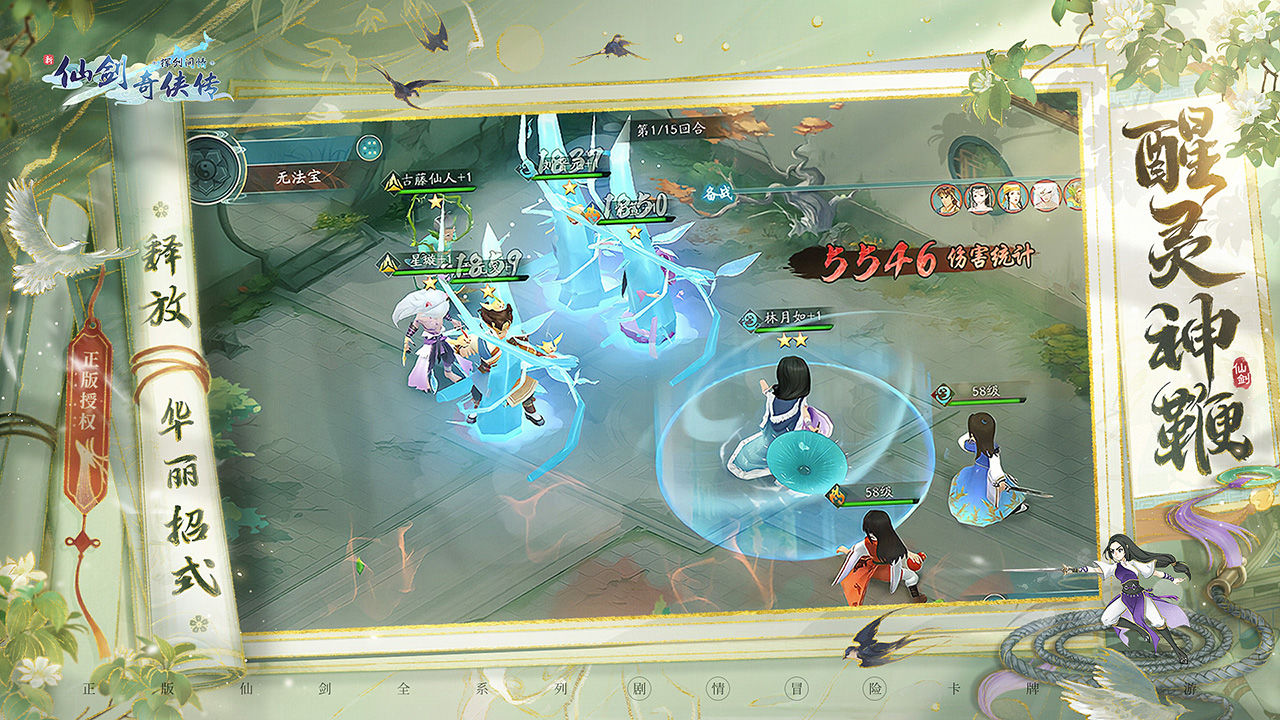This screenshot has height=720, width=1280.
Task: Select the brown-haired swordsman turn portrait
Action: [945, 197]
